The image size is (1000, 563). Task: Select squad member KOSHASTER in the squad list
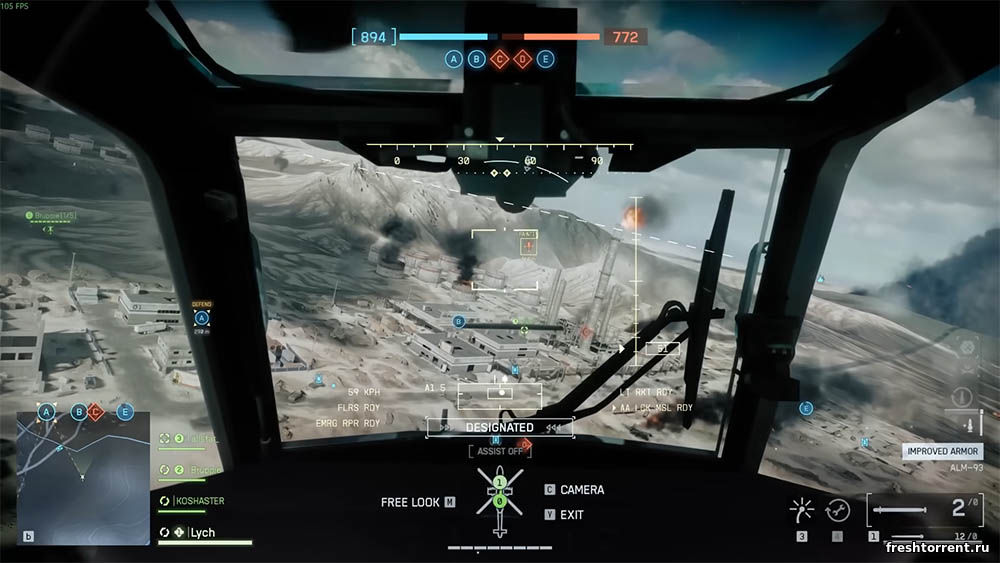(x=198, y=500)
